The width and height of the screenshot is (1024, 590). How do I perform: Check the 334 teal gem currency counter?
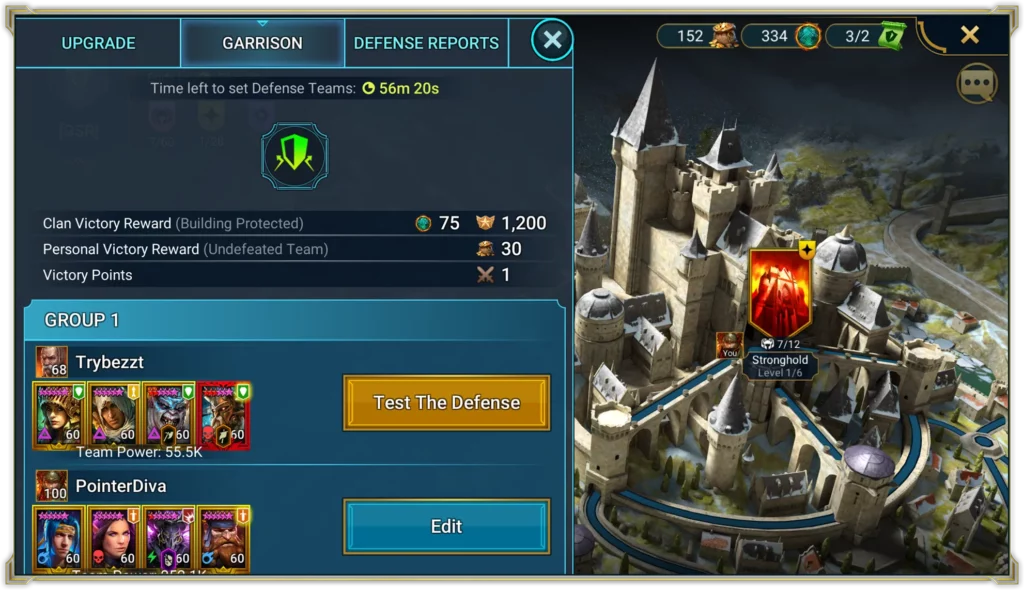(x=781, y=36)
